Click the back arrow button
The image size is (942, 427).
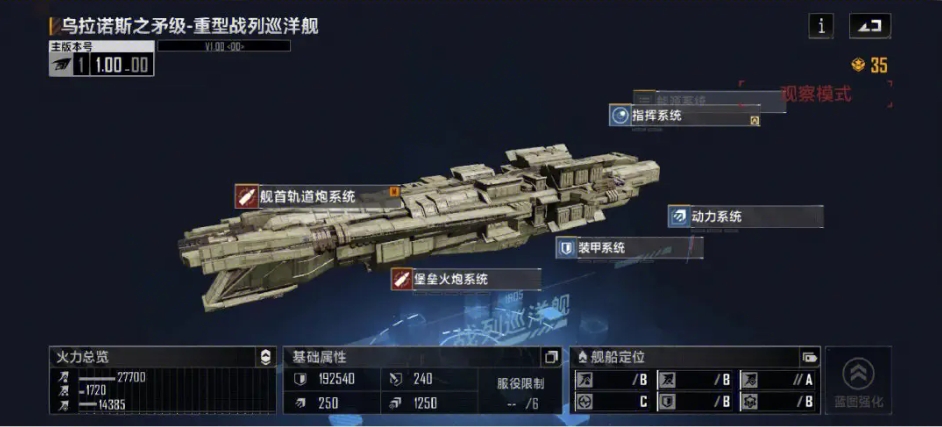869,27
